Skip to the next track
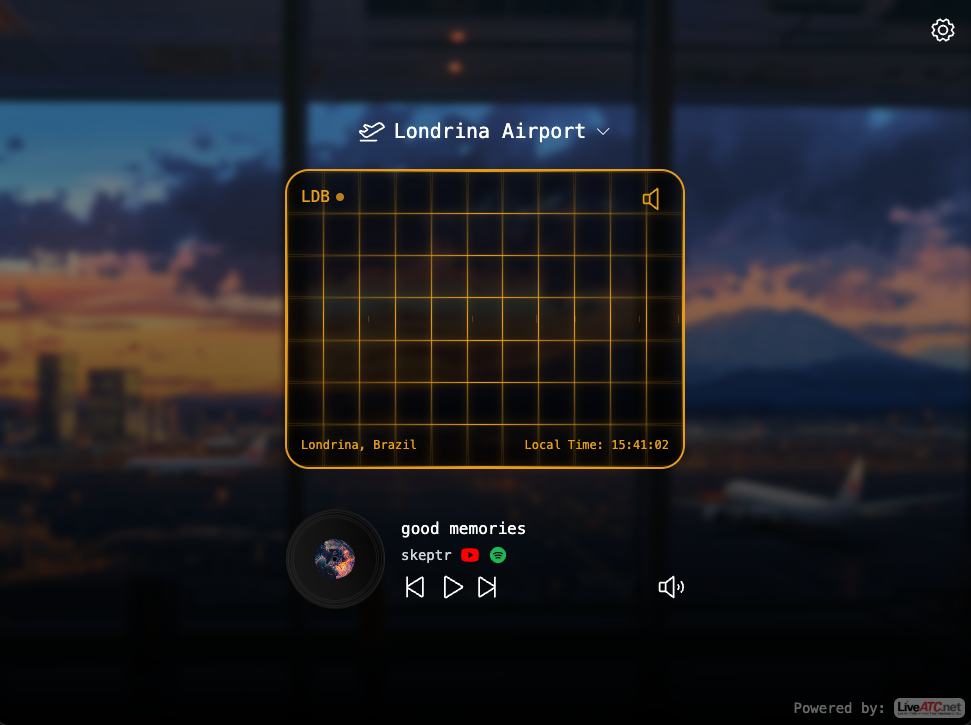Image resolution: width=971 pixels, height=725 pixels. pyautogui.click(x=487, y=587)
